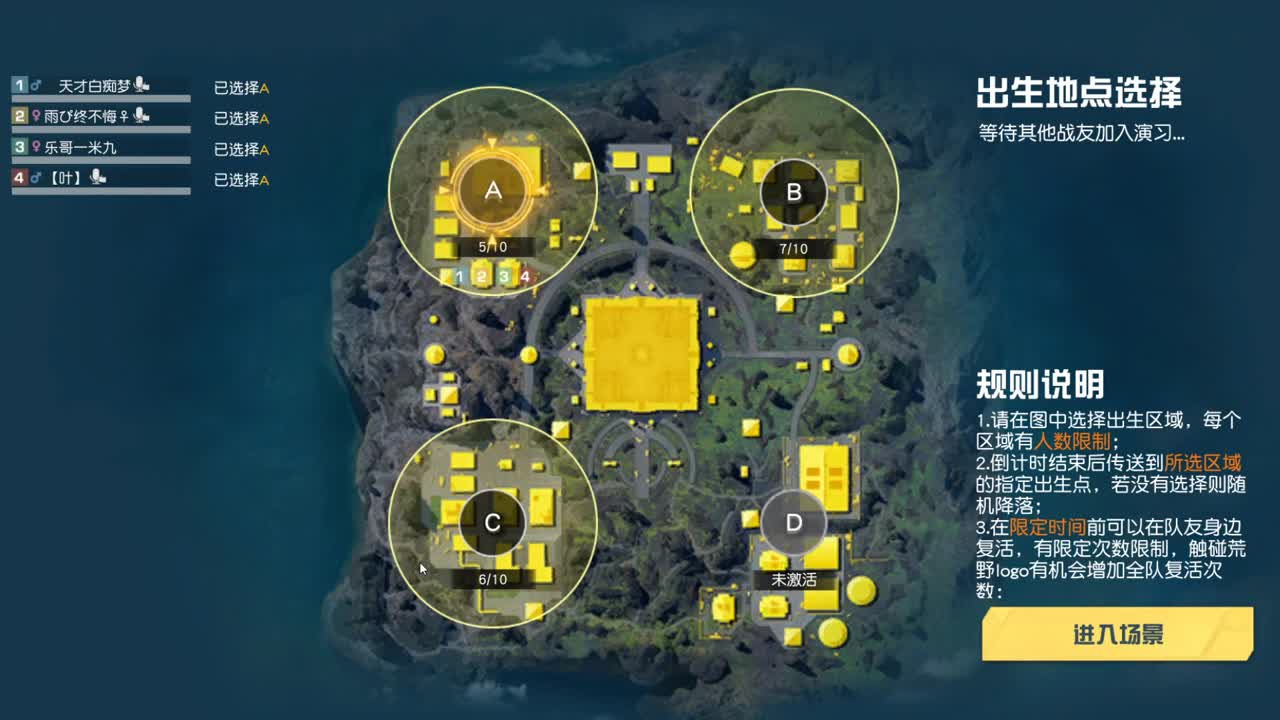This screenshot has width=1280, height=720.
Task: Click player number badge 3 in squad list
Action: pos(19,148)
